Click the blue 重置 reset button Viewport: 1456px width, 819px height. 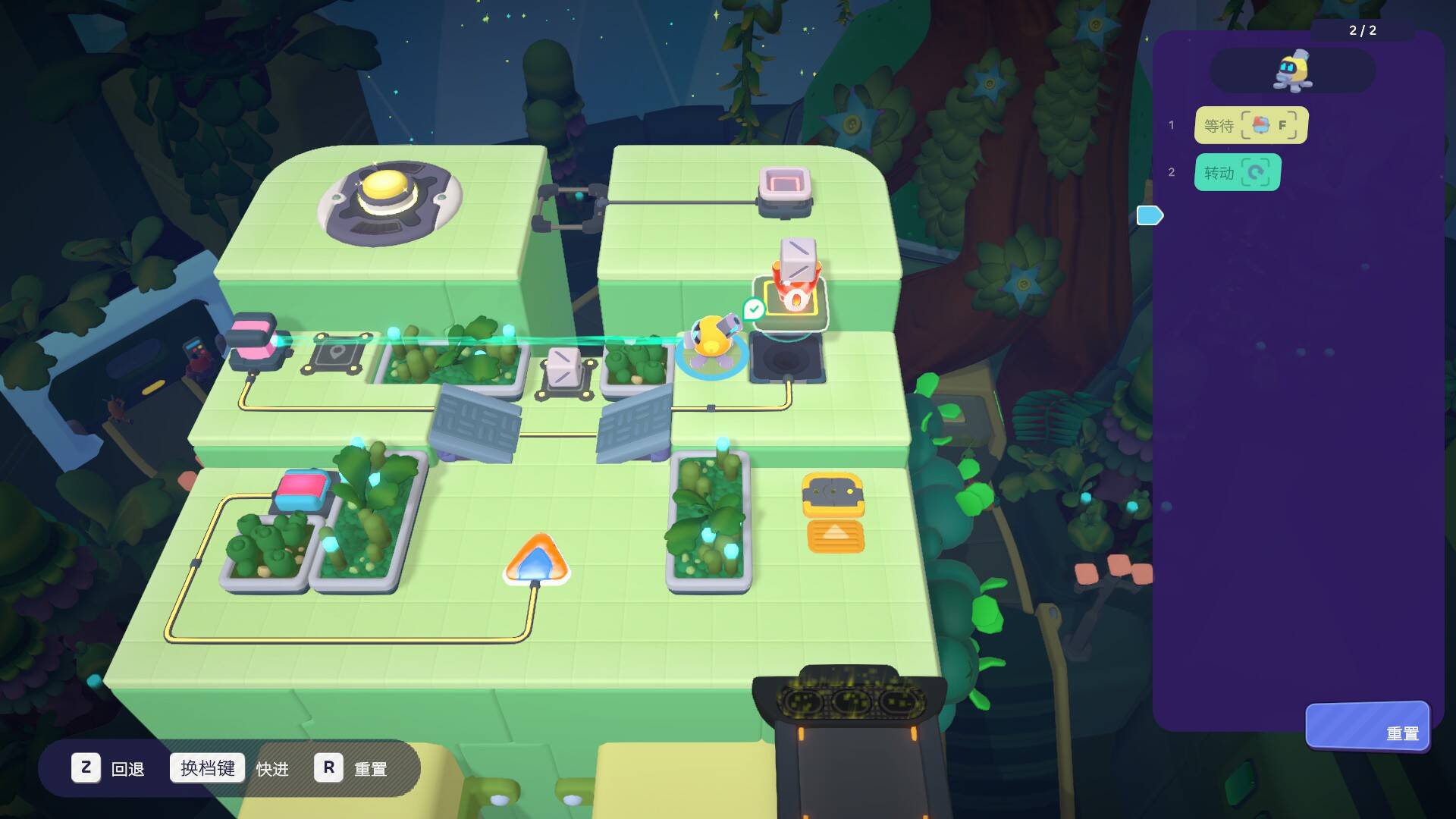point(1367,726)
